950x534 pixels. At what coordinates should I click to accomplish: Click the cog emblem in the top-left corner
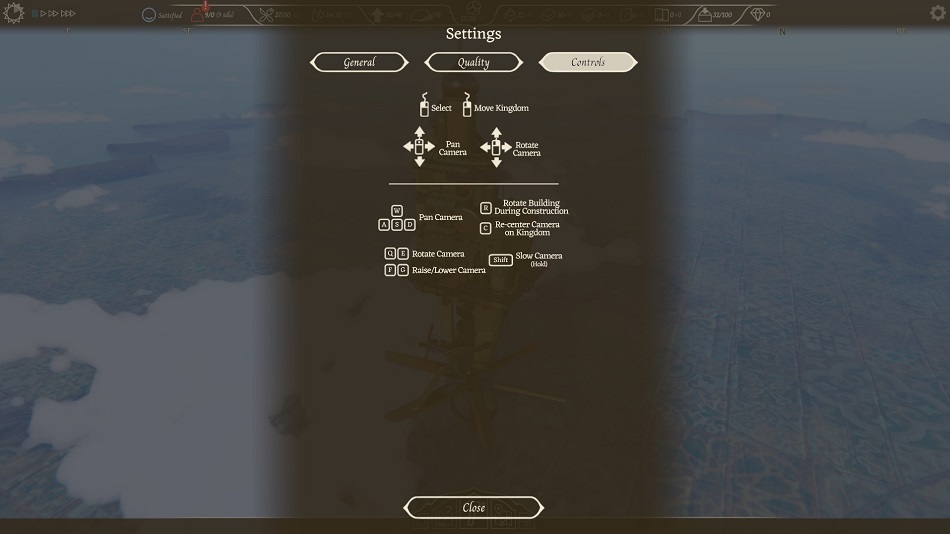[13, 13]
